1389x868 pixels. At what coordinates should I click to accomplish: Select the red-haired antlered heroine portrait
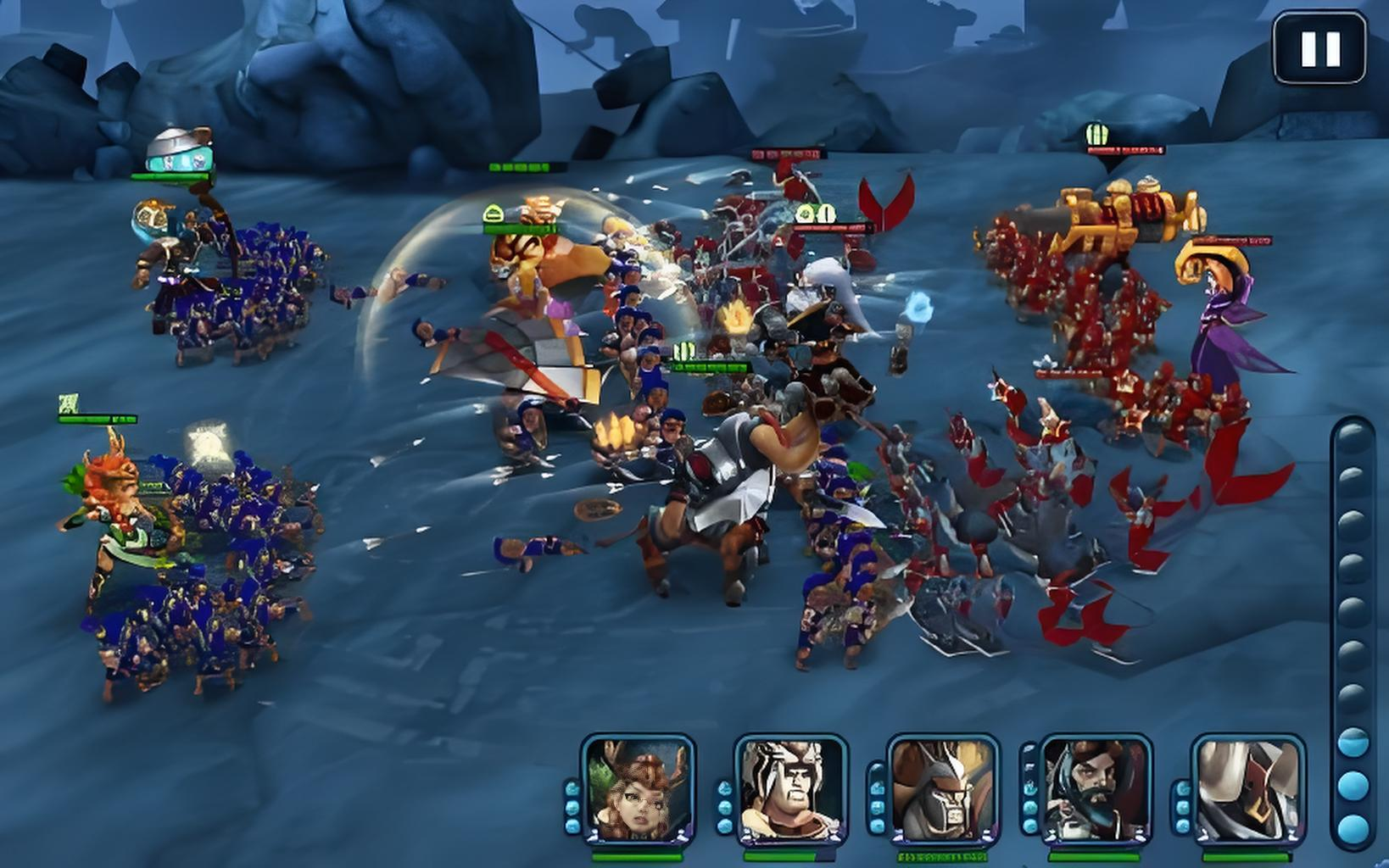point(639,789)
